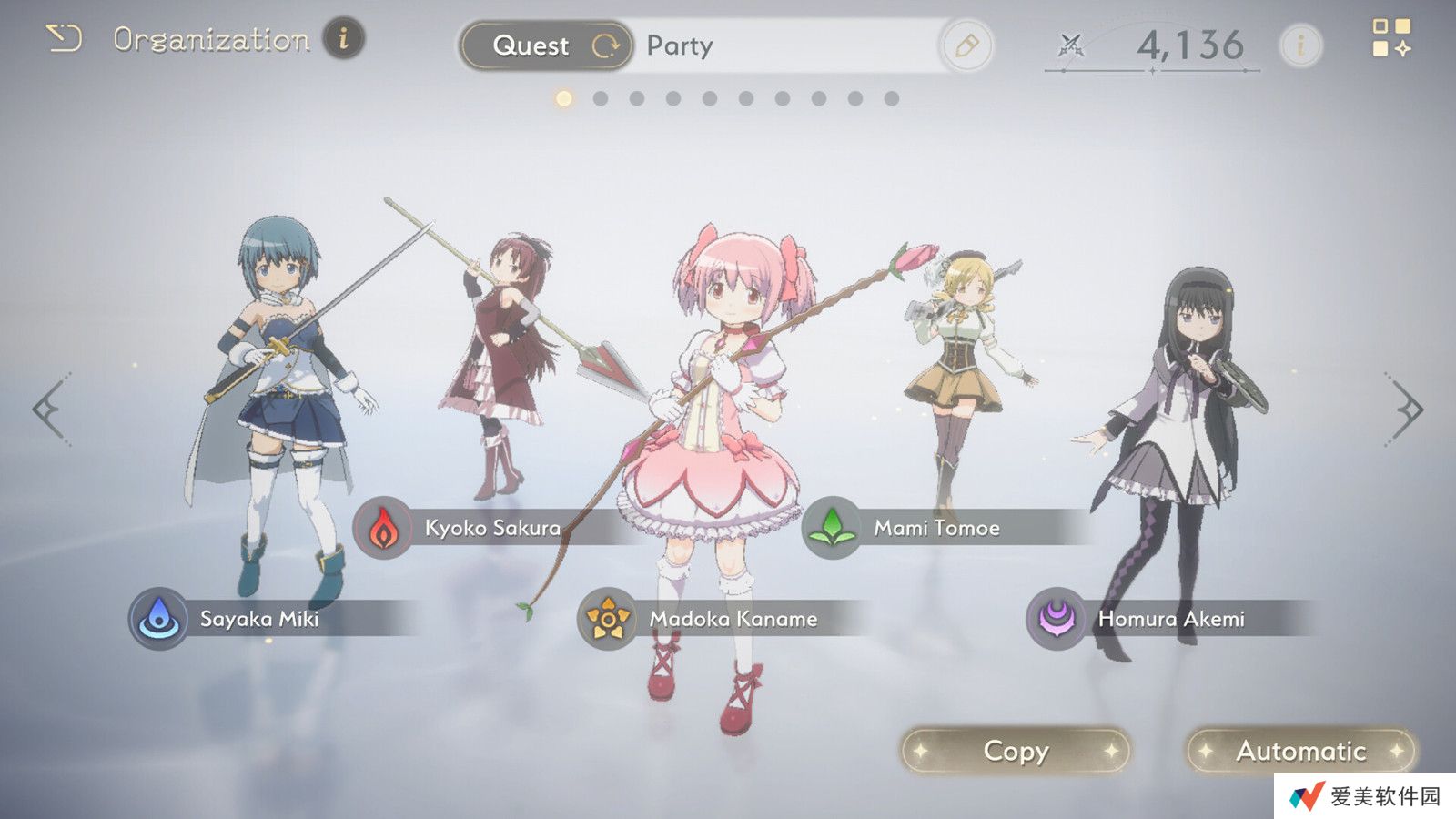
Task: Select Kyoko Sakura's party slot
Action: (x=491, y=528)
